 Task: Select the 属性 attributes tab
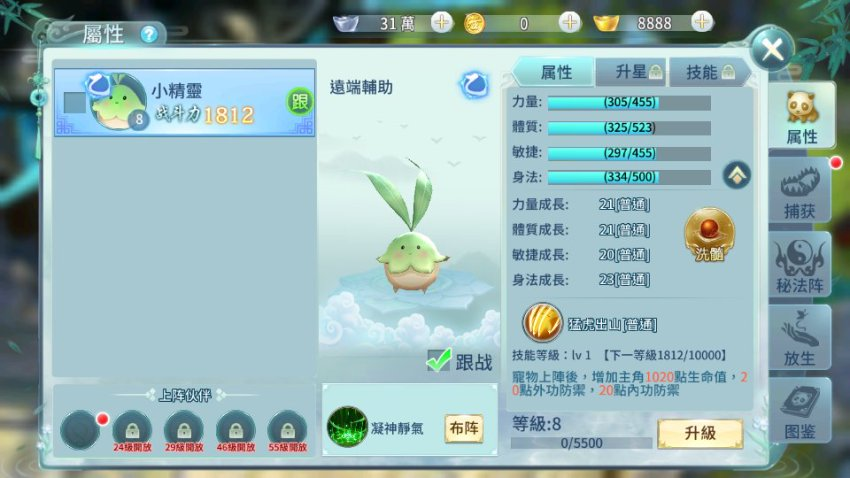[x=556, y=72]
